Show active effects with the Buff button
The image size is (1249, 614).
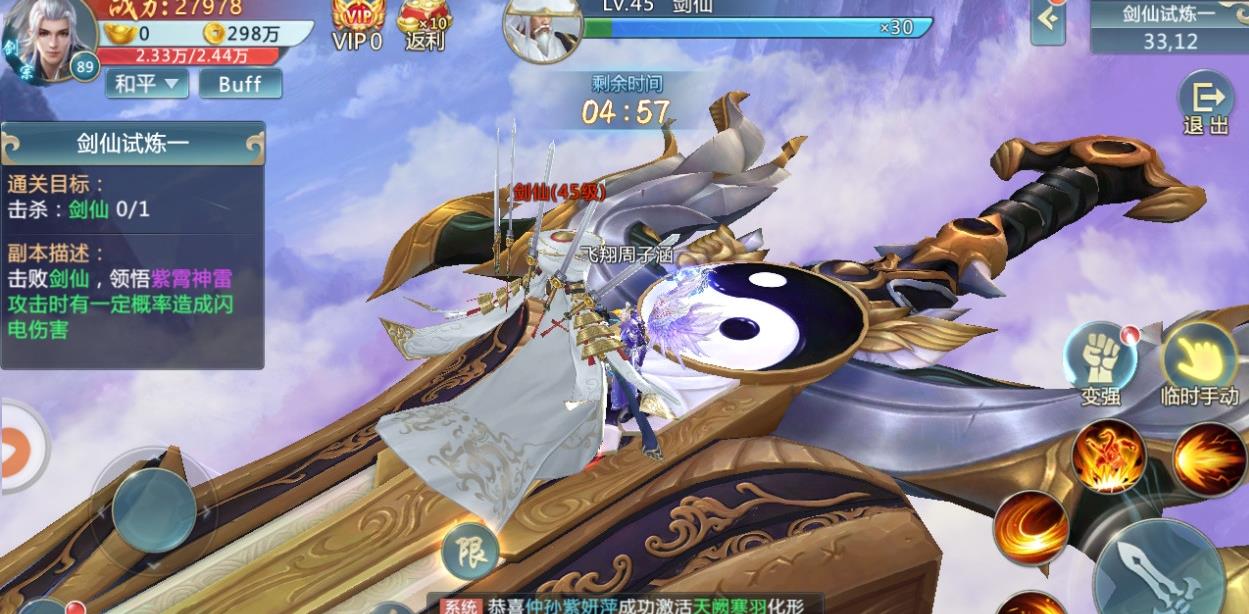(240, 84)
